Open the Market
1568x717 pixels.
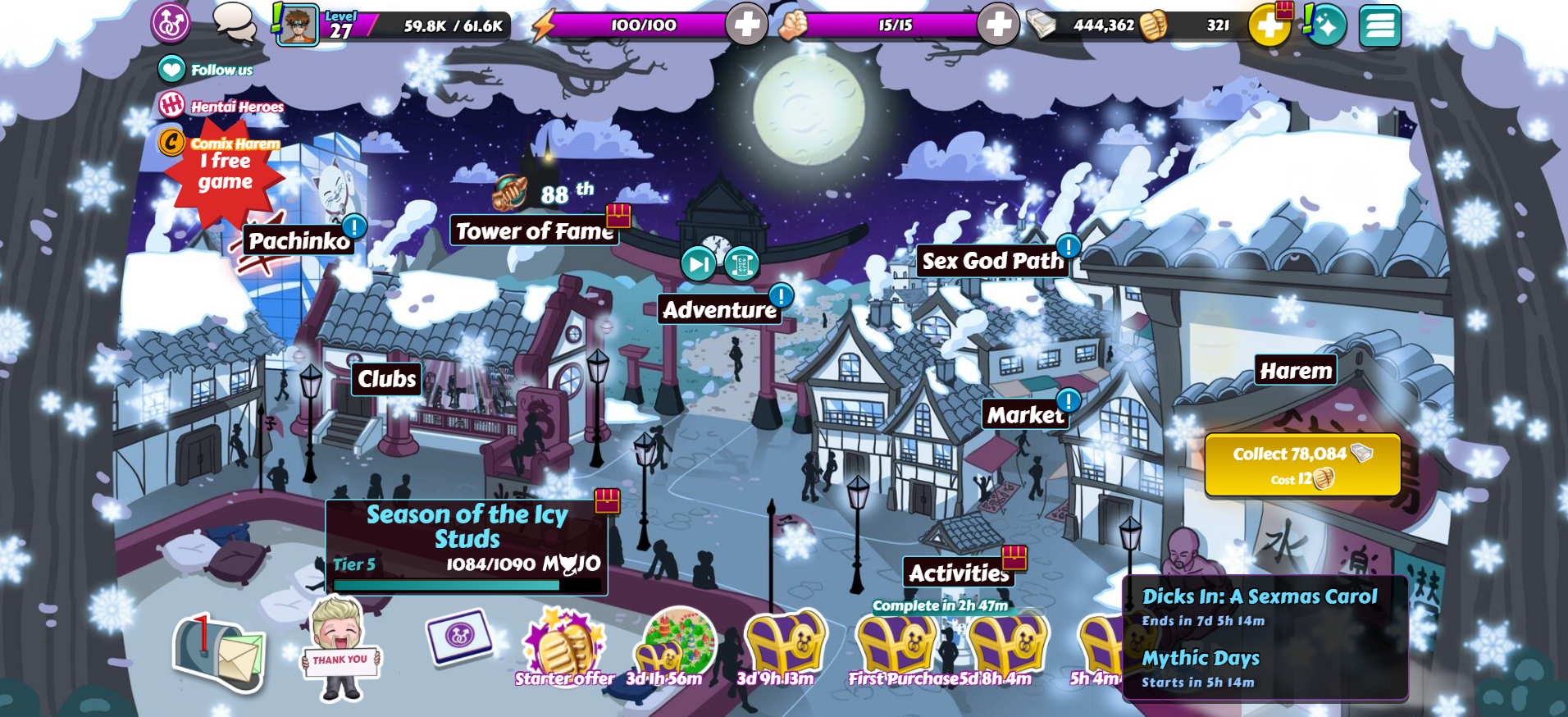(1025, 415)
